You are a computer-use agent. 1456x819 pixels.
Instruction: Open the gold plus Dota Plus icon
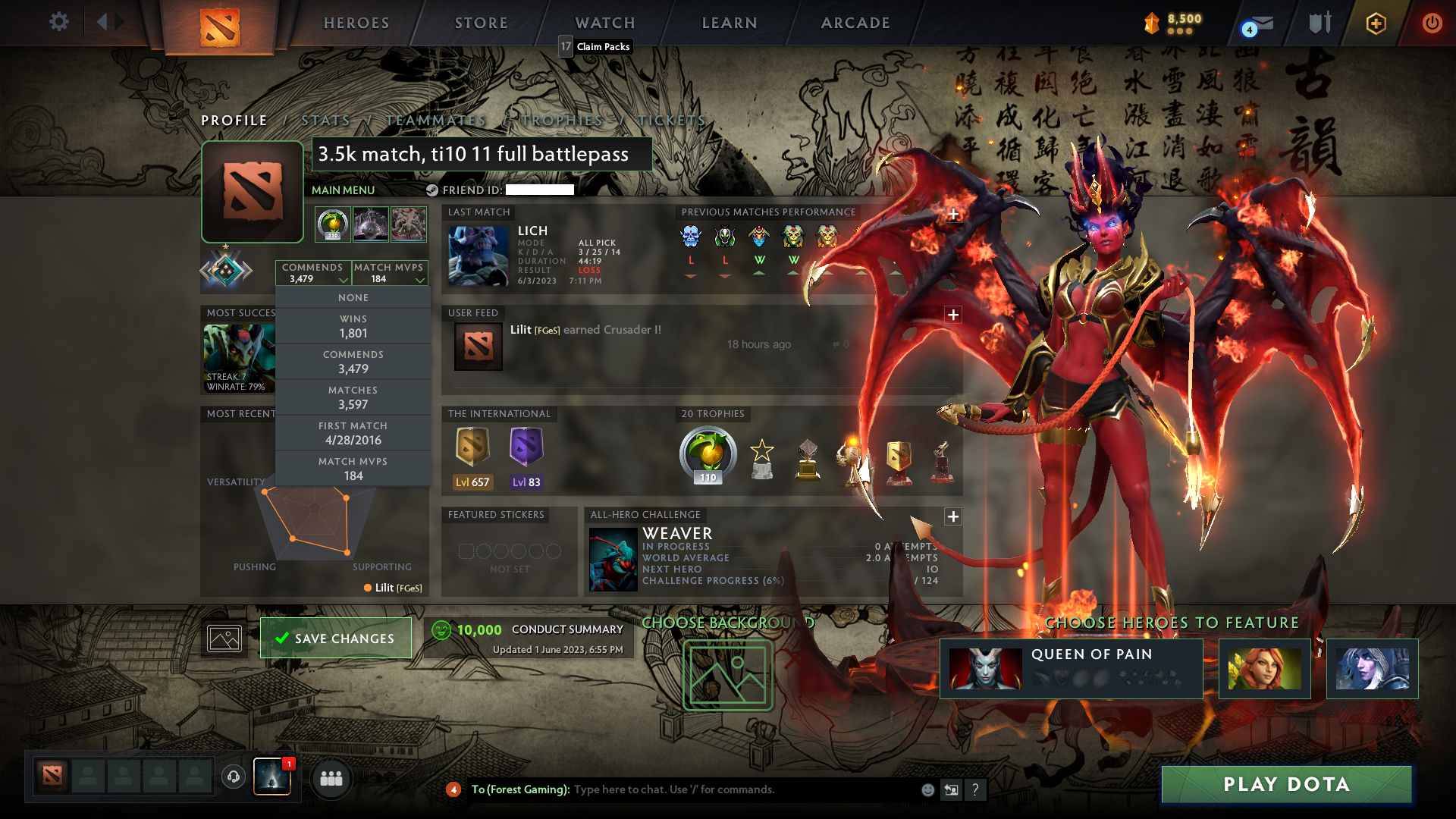click(x=1375, y=23)
